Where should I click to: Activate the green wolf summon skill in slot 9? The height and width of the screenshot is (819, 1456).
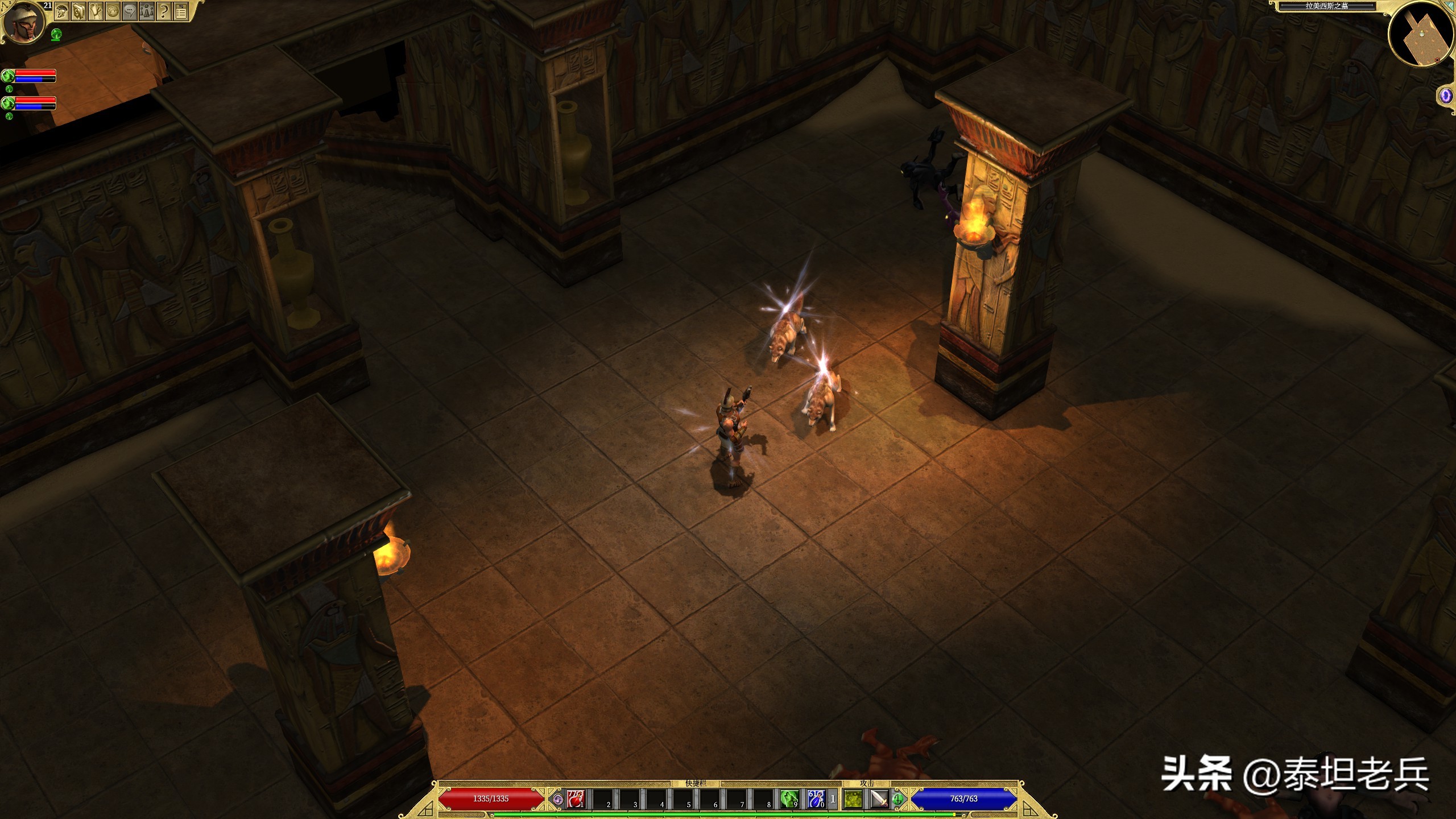click(789, 799)
